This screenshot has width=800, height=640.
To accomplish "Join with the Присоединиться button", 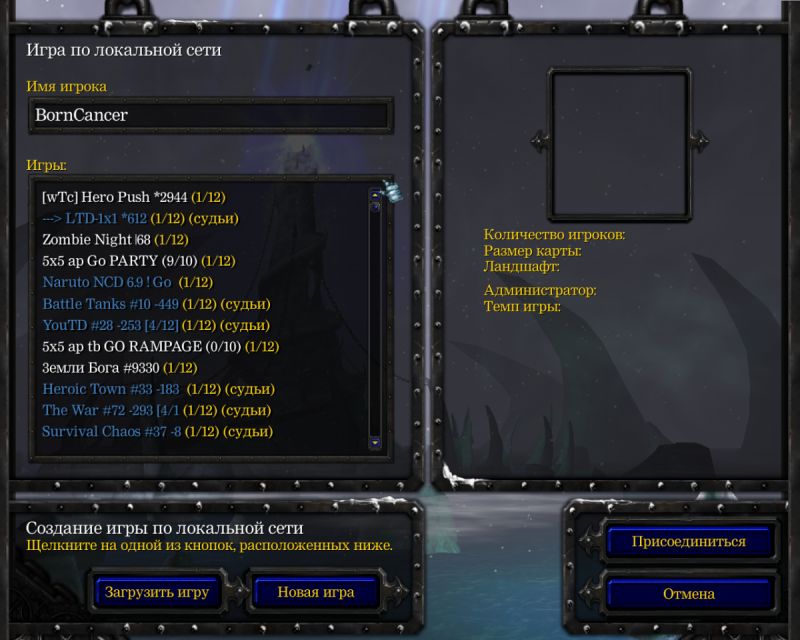I will click(689, 542).
